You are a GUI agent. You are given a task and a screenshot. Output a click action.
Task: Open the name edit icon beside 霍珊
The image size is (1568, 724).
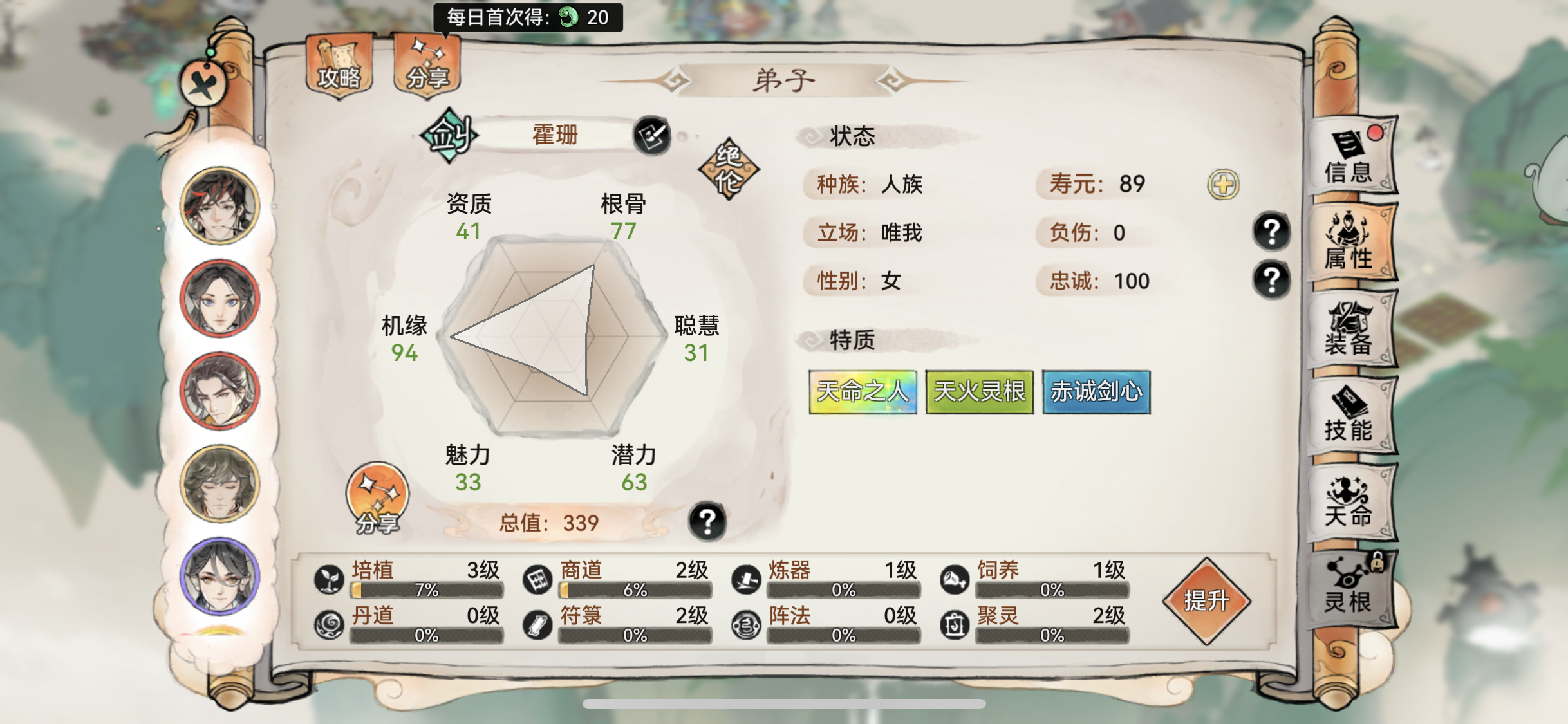[650, 135]
